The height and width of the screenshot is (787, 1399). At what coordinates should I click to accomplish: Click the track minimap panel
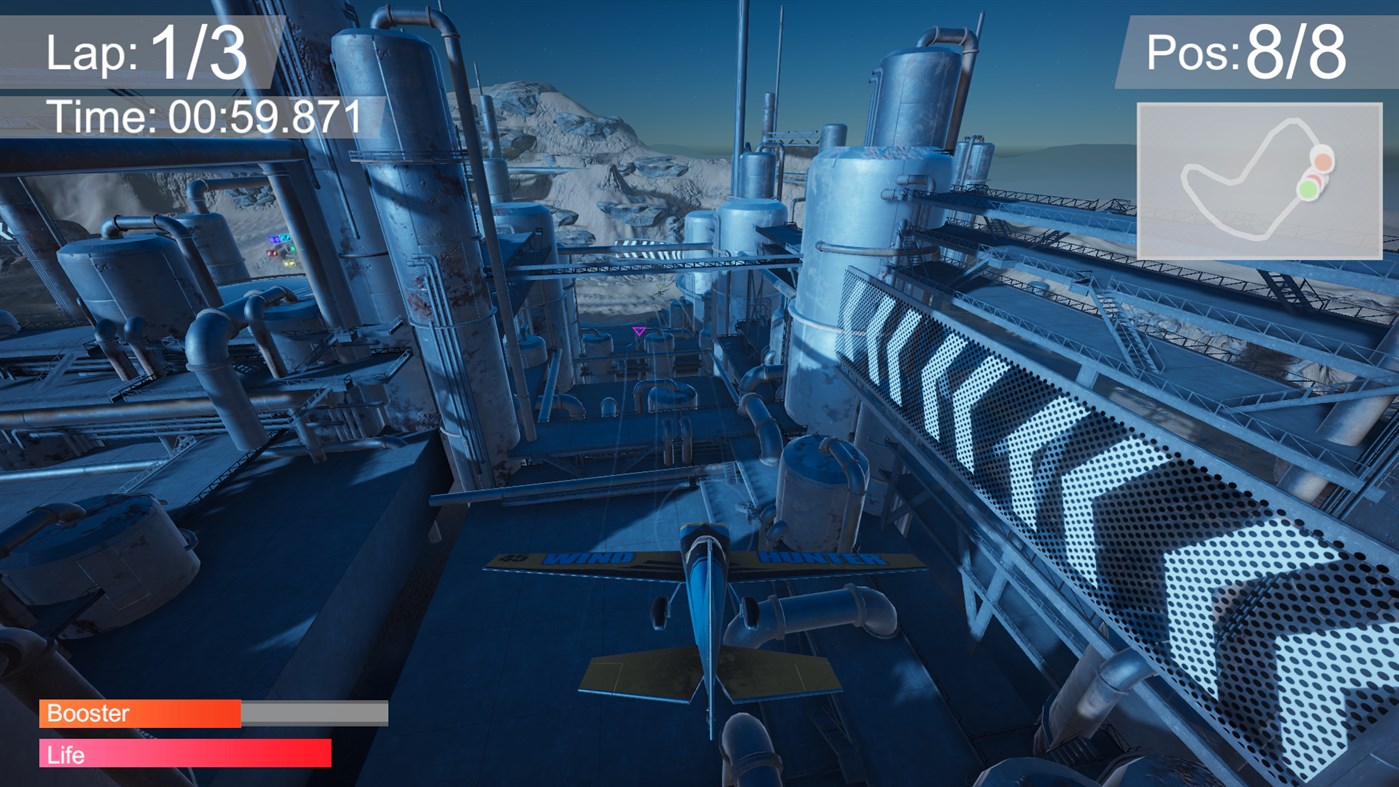tap(1259, 181)
